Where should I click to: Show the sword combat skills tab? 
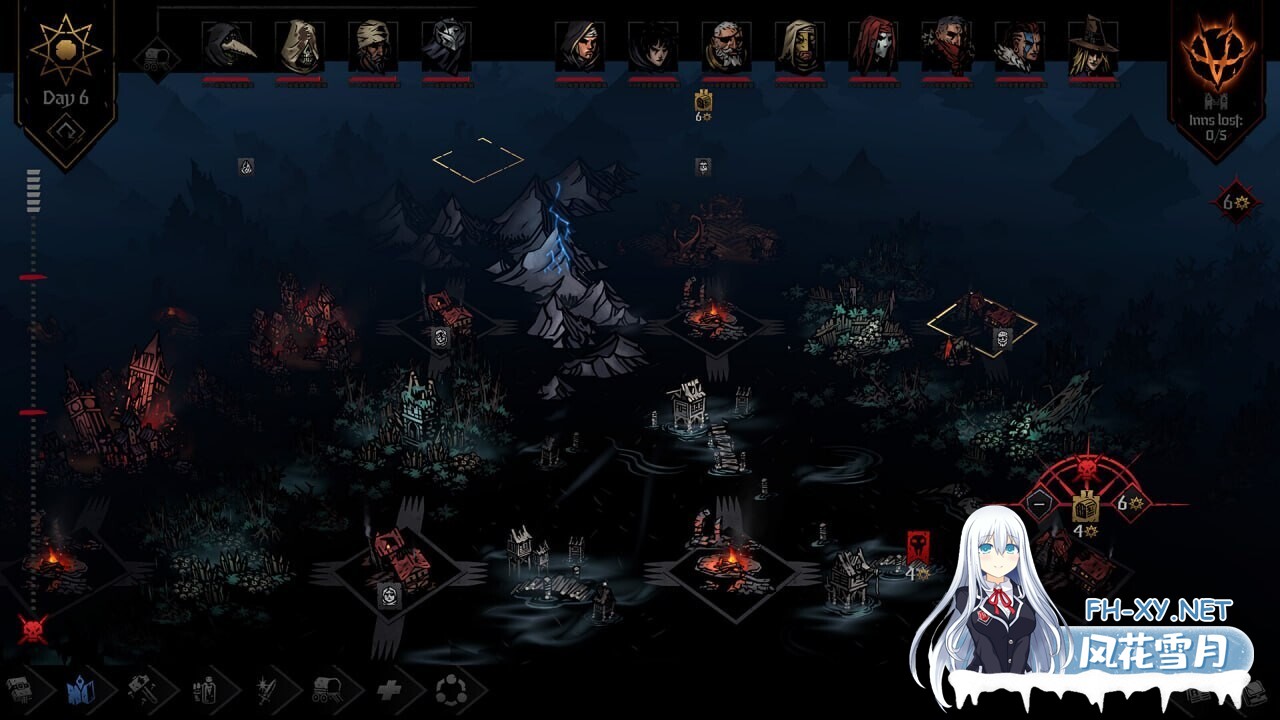tap(264, 688)
